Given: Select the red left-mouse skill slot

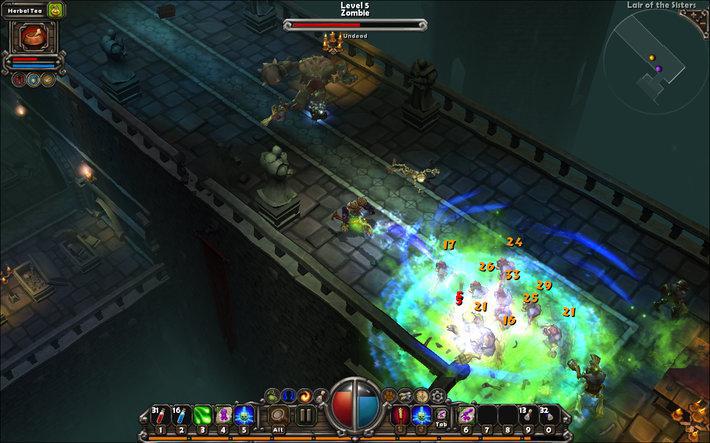Looking at the screenshot, I should (x=402, y=415).
